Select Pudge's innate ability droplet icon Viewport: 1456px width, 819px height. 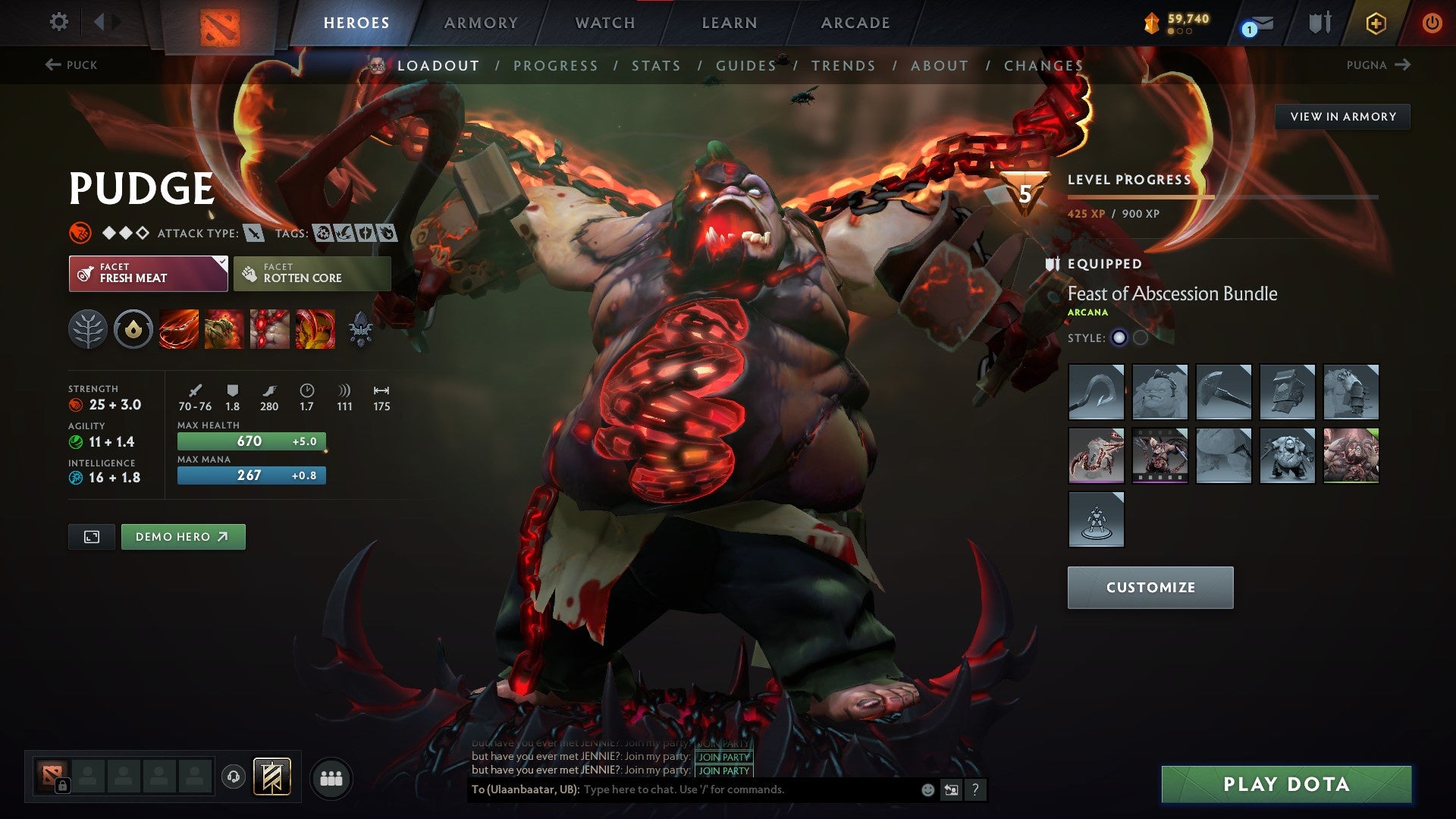point(133,329)
